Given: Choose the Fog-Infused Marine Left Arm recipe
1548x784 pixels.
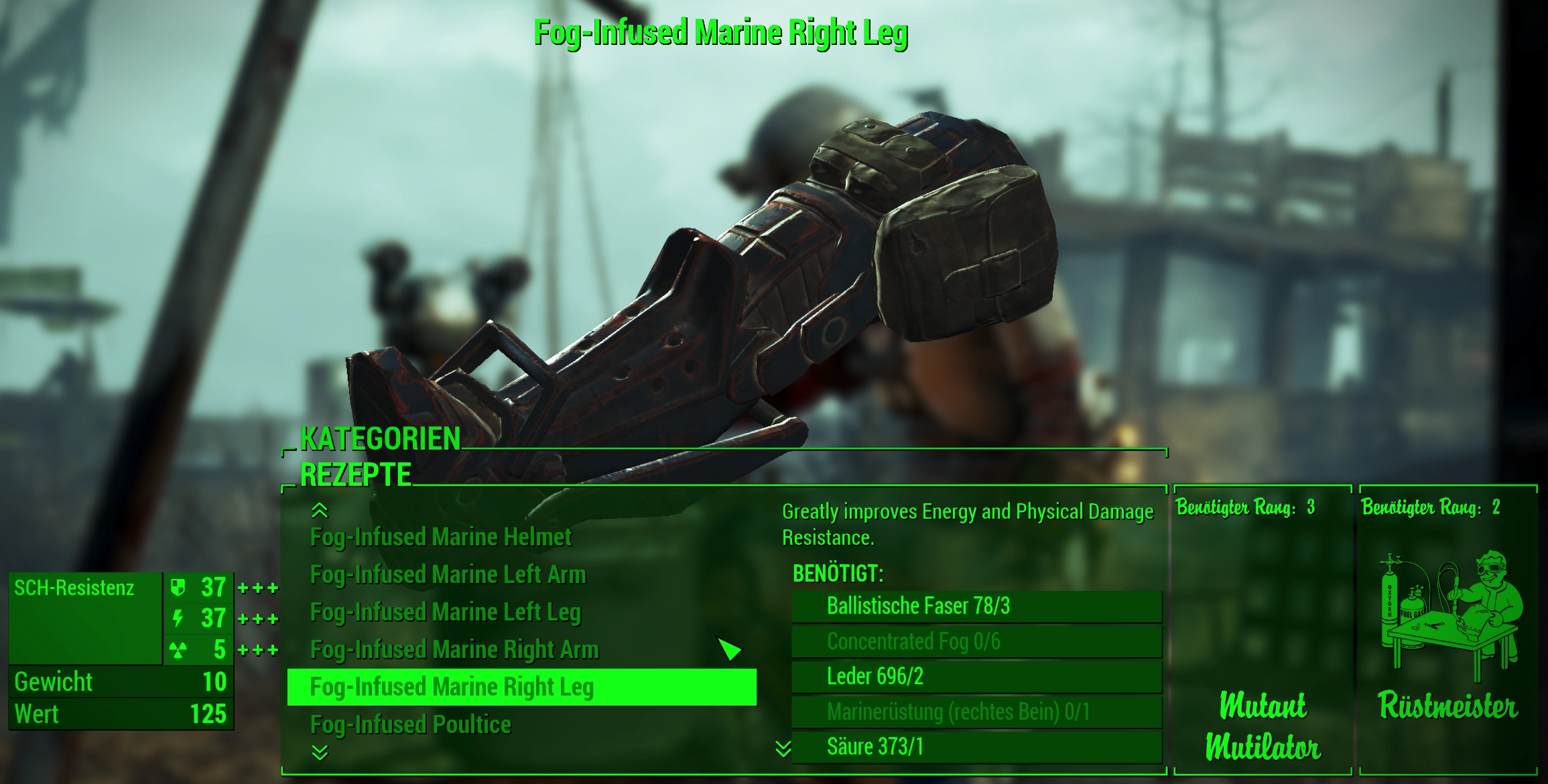Looking at the screenshot, I should click(448, 575).
